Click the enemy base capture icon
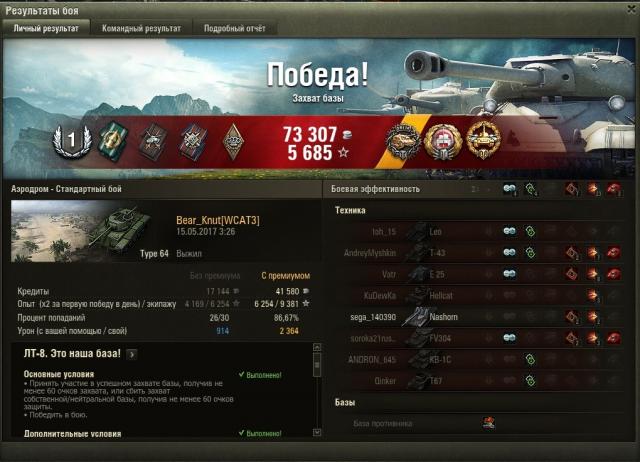The image size is (640, 462). point(489,423)
